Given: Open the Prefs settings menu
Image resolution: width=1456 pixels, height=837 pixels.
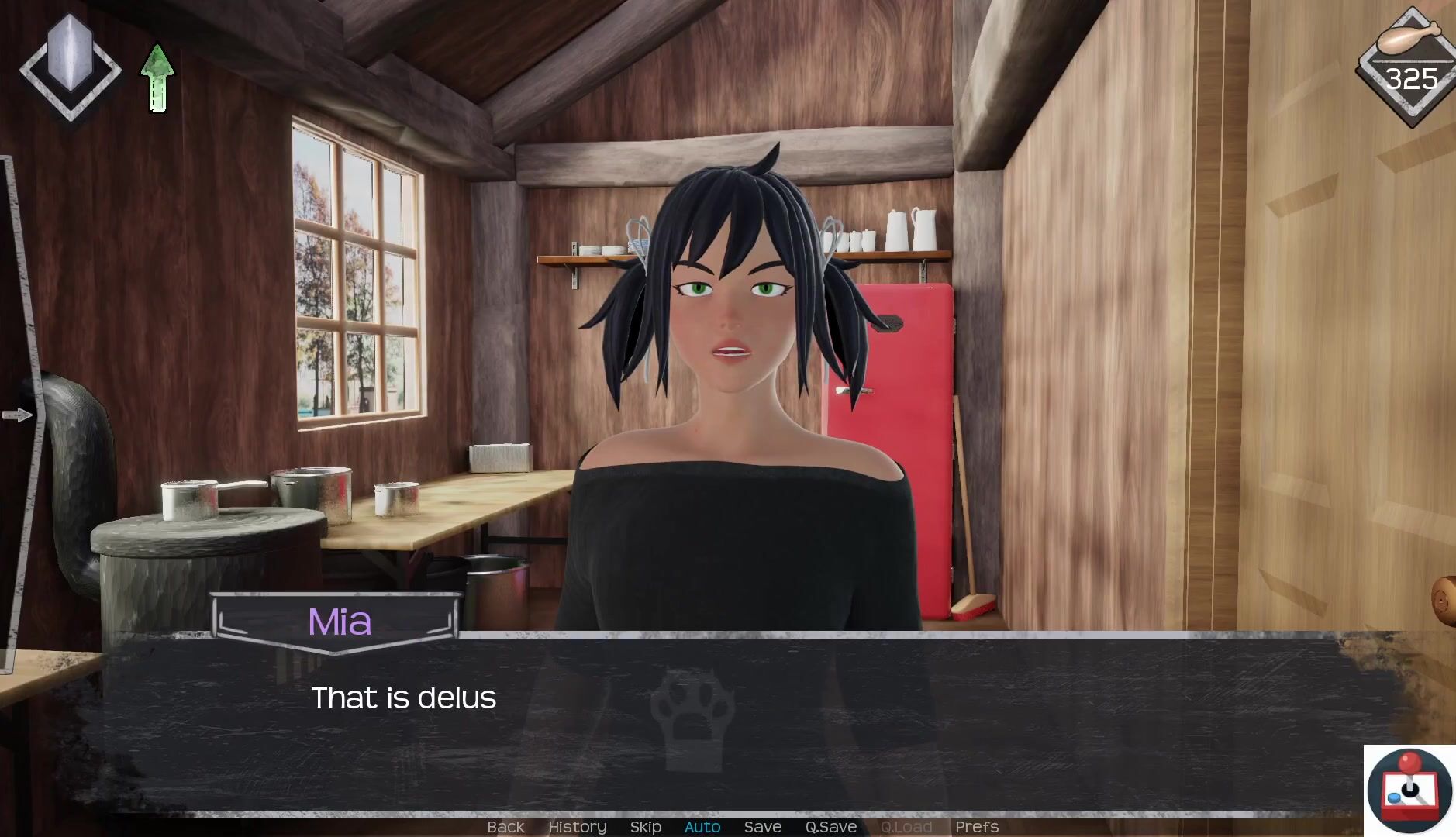Looking at the screenshot, I should [976, 827].
